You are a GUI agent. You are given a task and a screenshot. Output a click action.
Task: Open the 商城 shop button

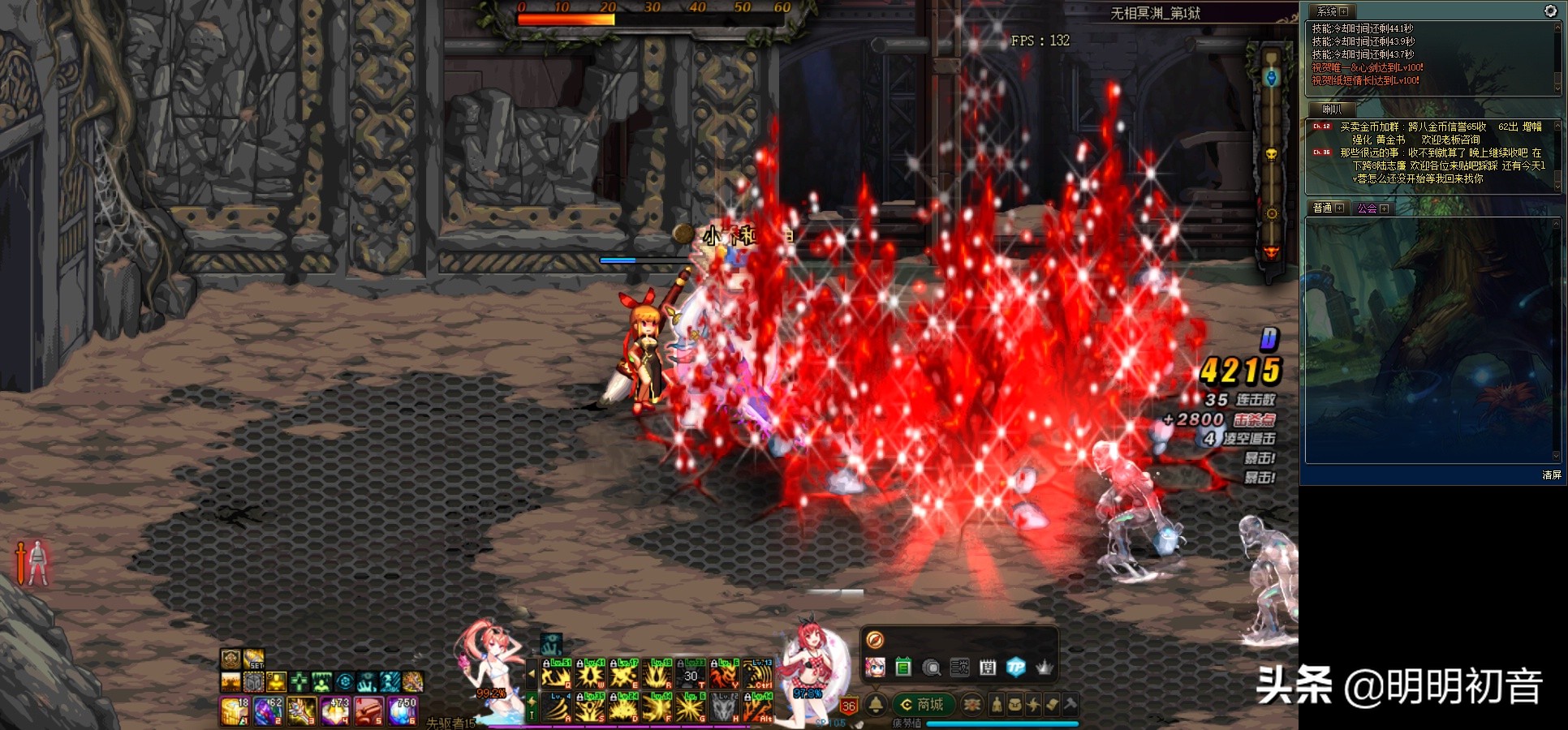[x=923, y=704]
